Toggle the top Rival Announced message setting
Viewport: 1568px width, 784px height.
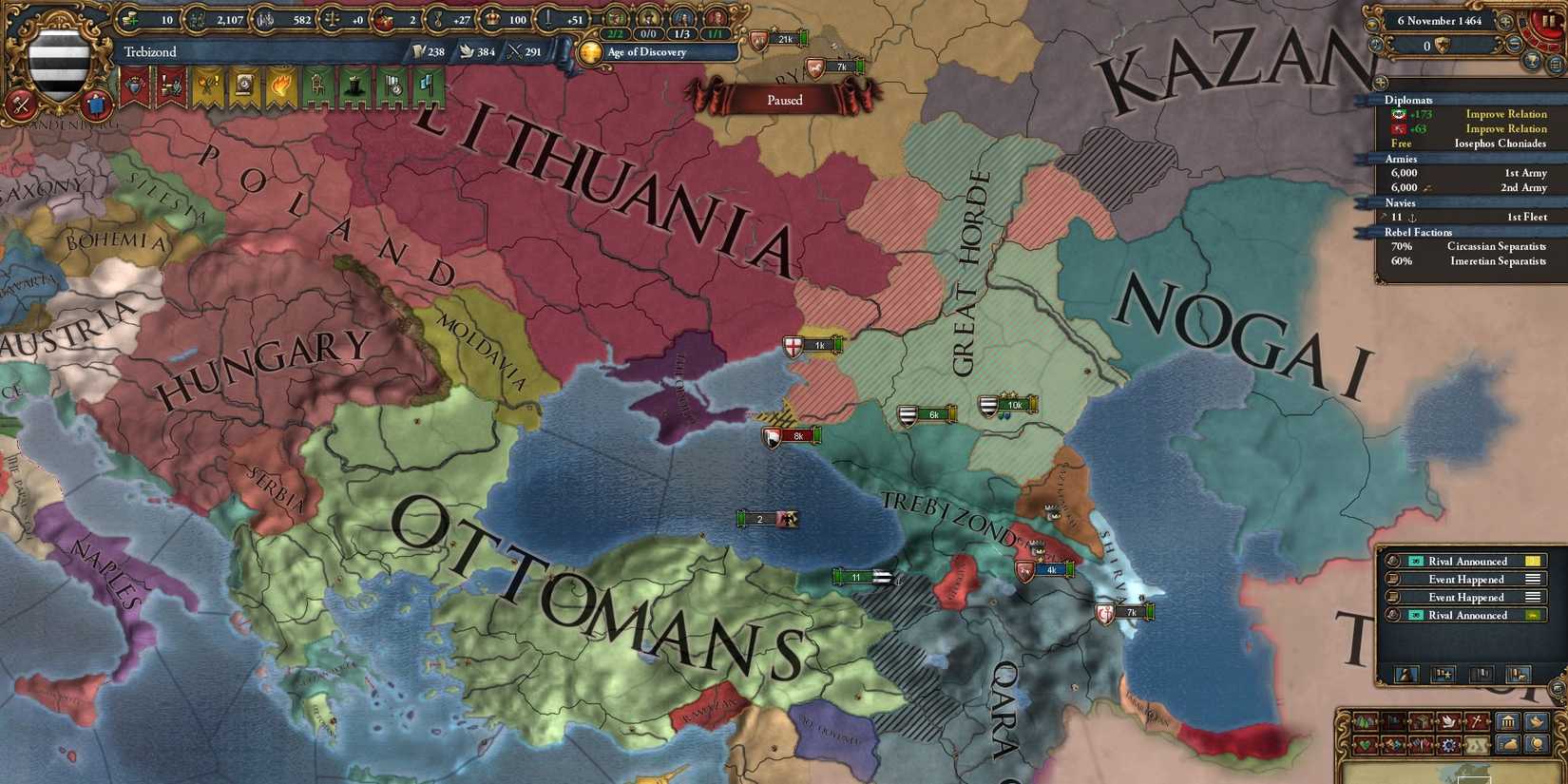pyautogui.click(x=1532, y=561)
